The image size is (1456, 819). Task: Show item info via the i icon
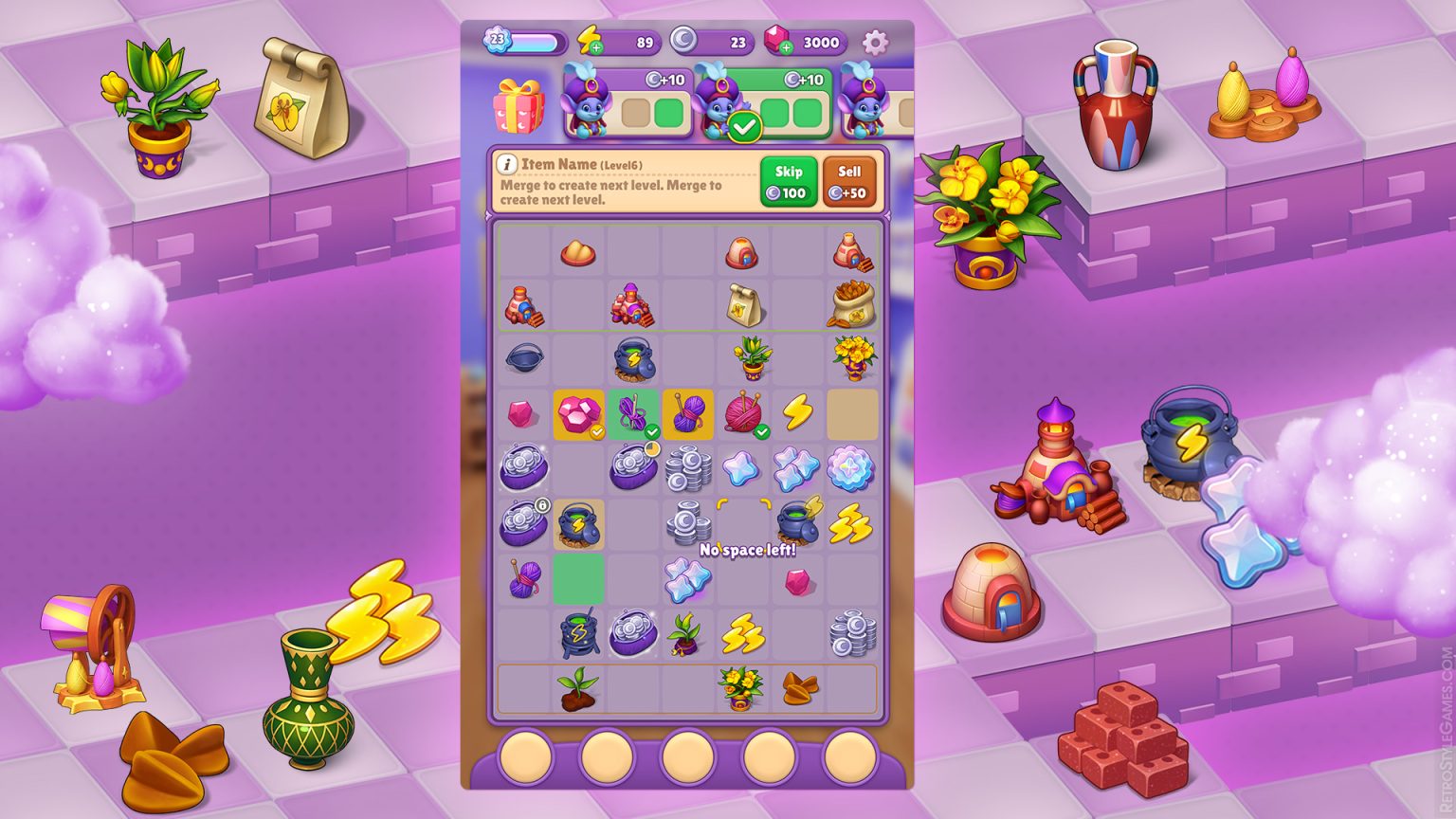507,165
